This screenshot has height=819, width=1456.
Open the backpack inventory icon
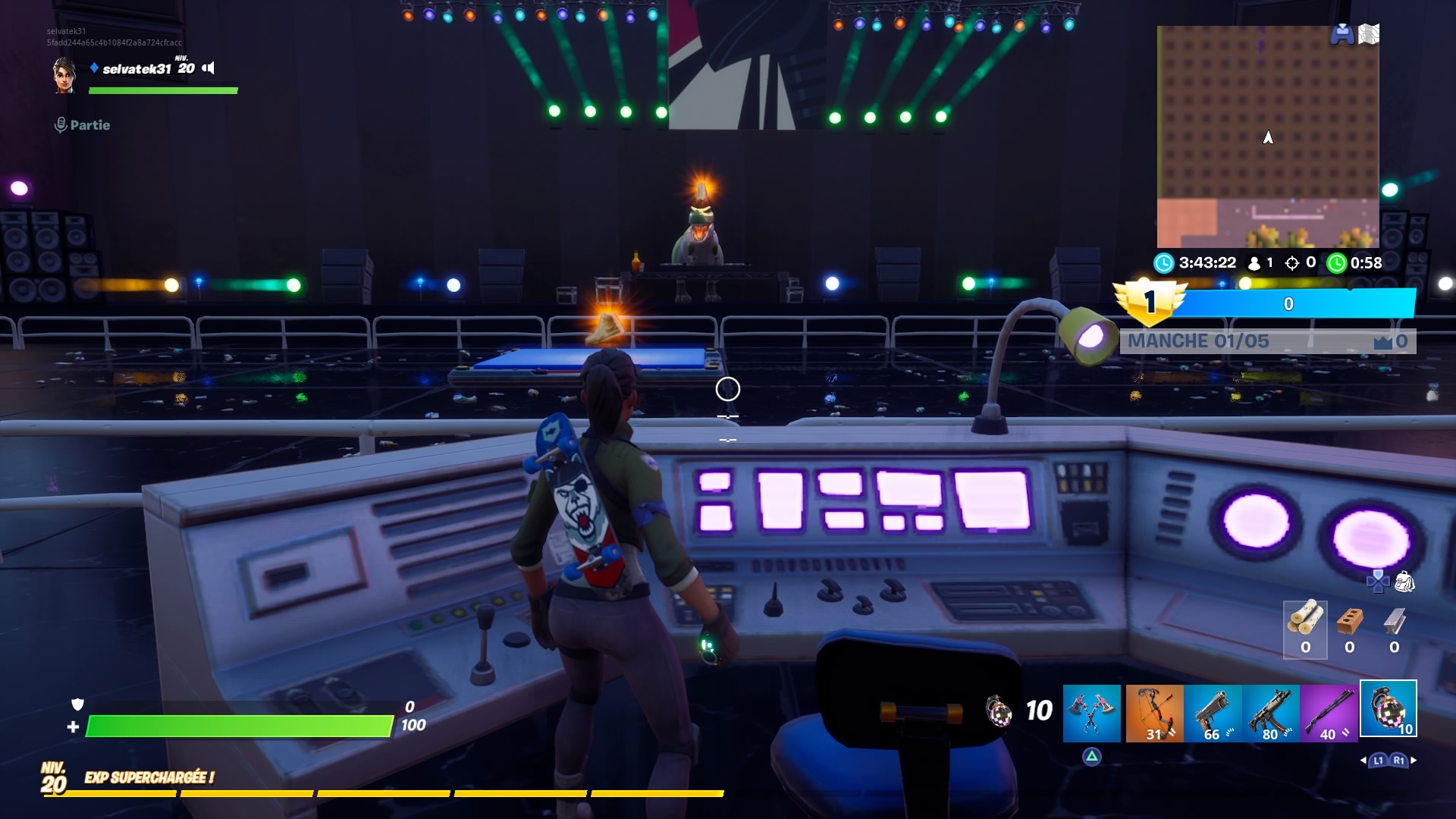pyautogui.click(x=1404, y=582)
